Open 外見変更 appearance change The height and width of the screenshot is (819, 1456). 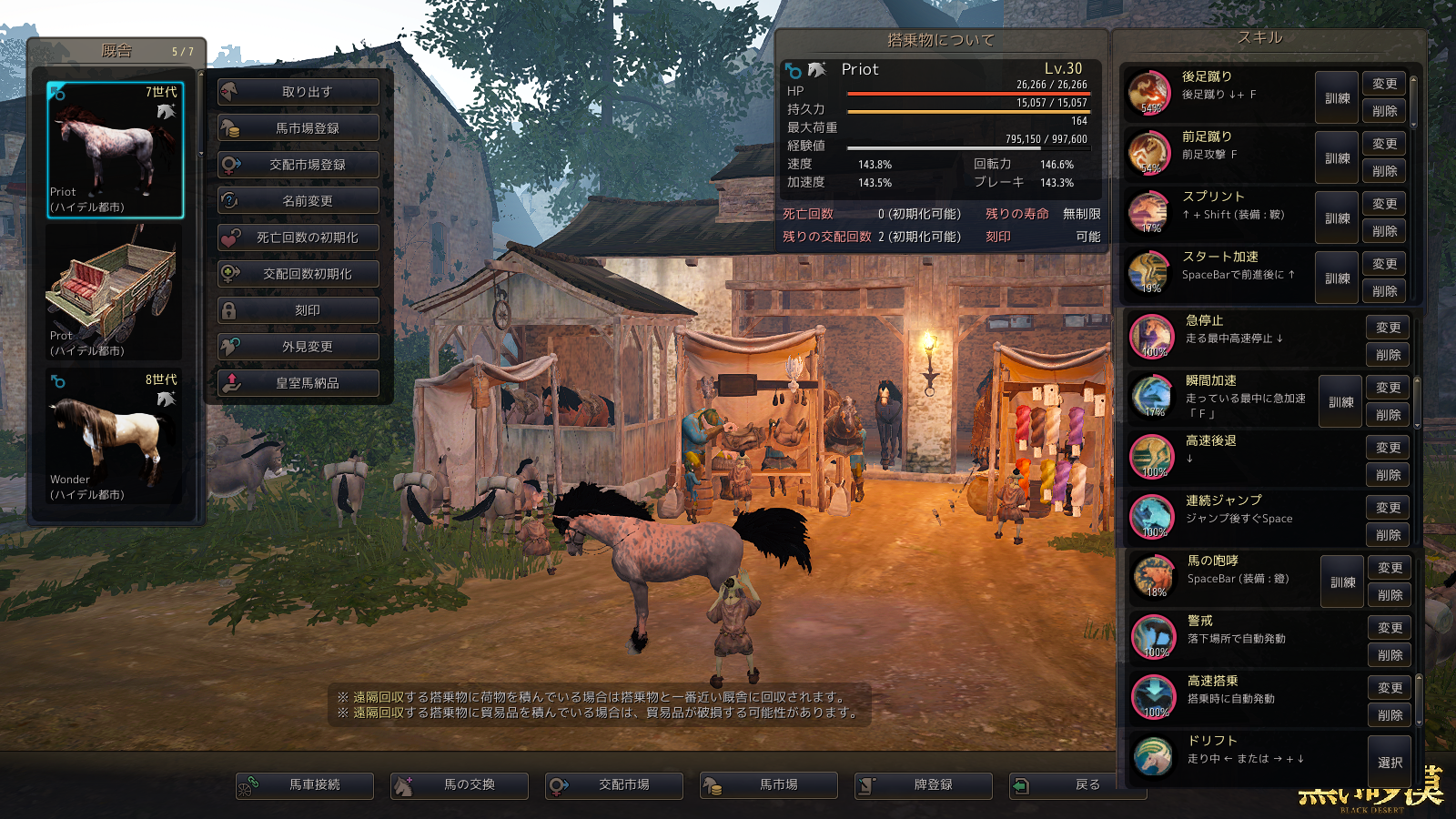click(x=298, y=347)
